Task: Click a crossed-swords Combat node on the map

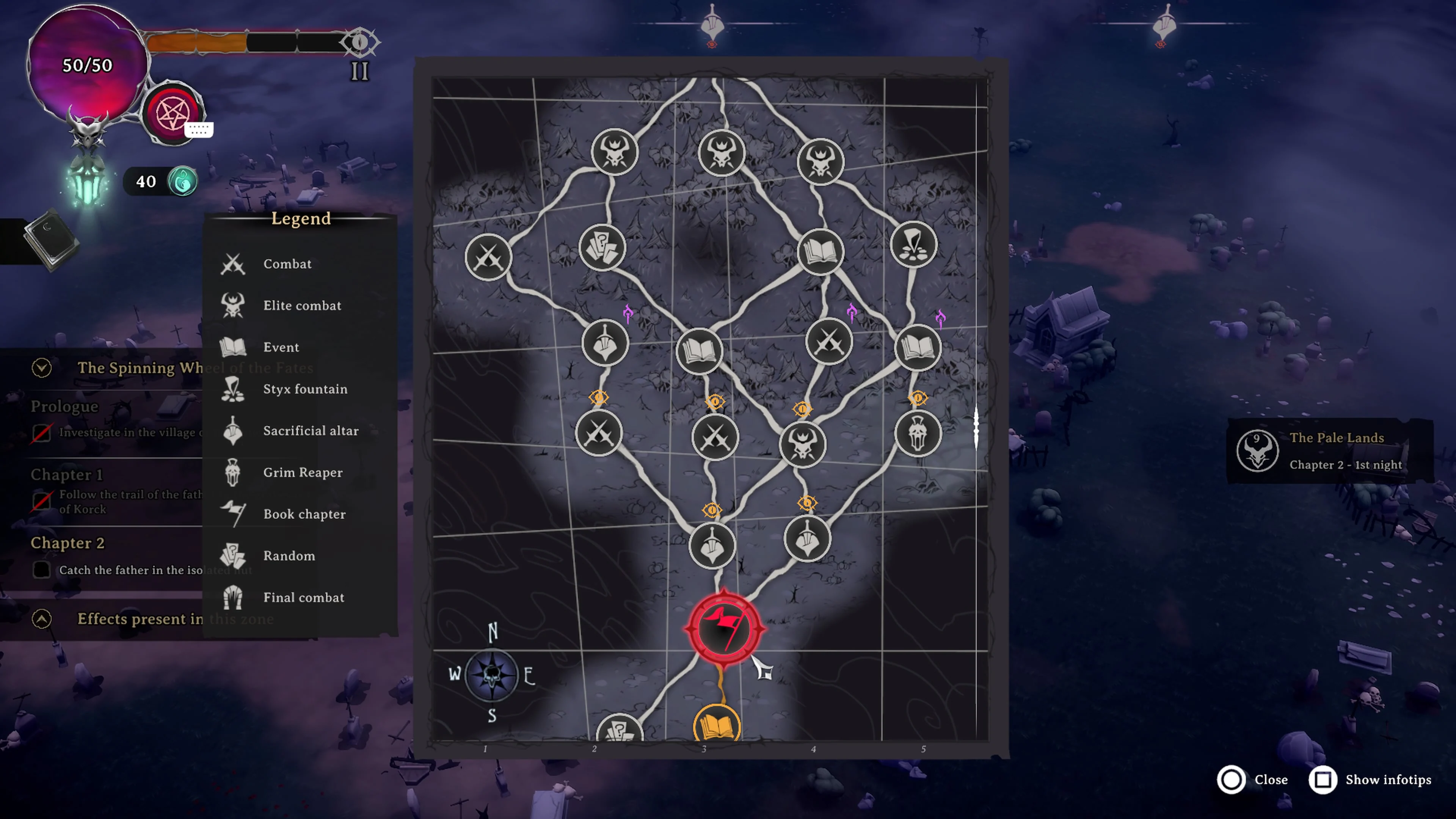Action: click(489, 258)
